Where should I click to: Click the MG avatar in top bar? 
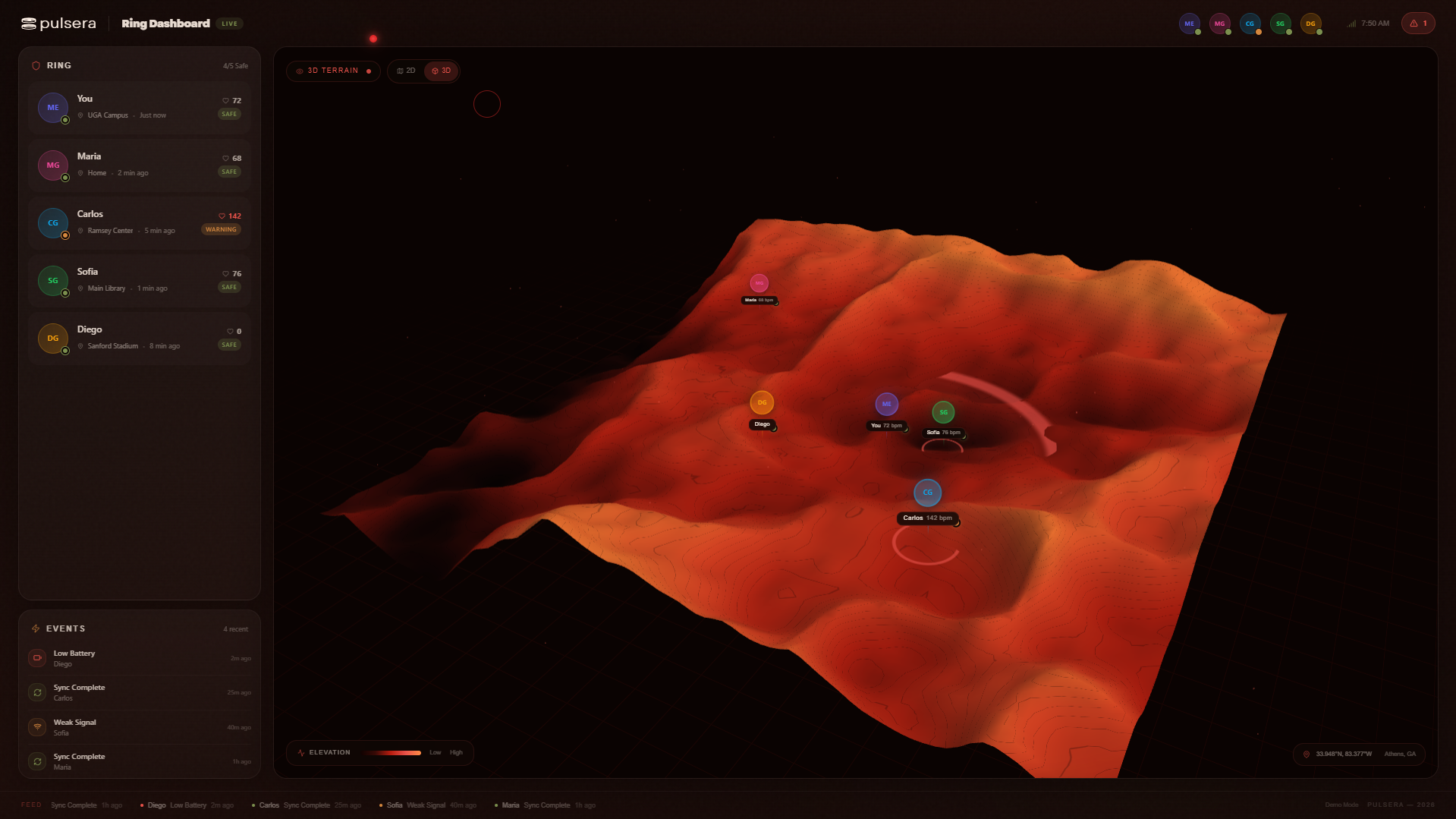[x=1219, y=24]
